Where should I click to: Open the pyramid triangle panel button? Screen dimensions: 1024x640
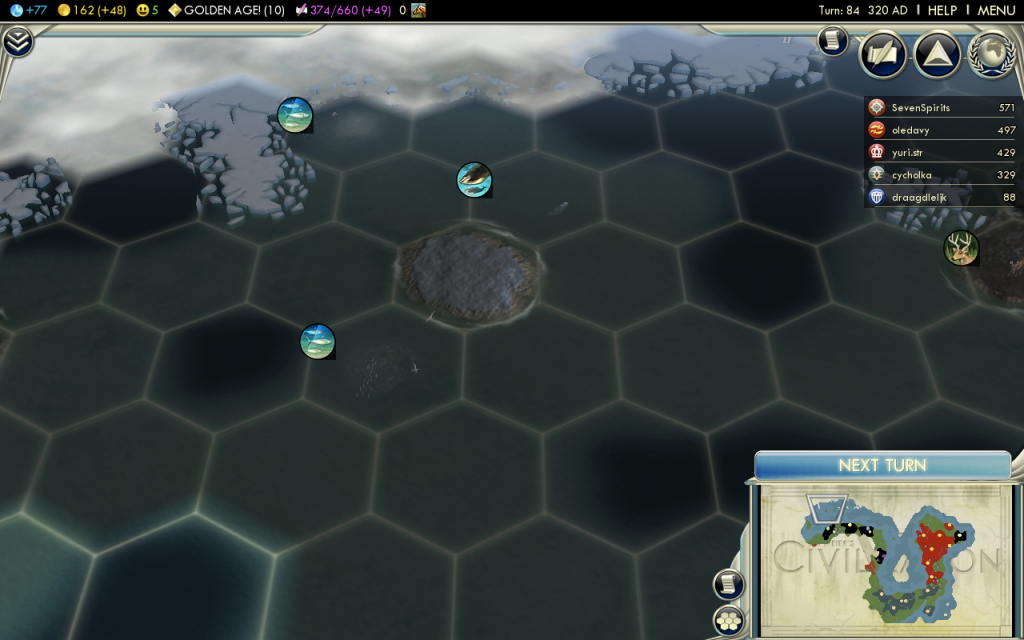(x=937, y=54)
